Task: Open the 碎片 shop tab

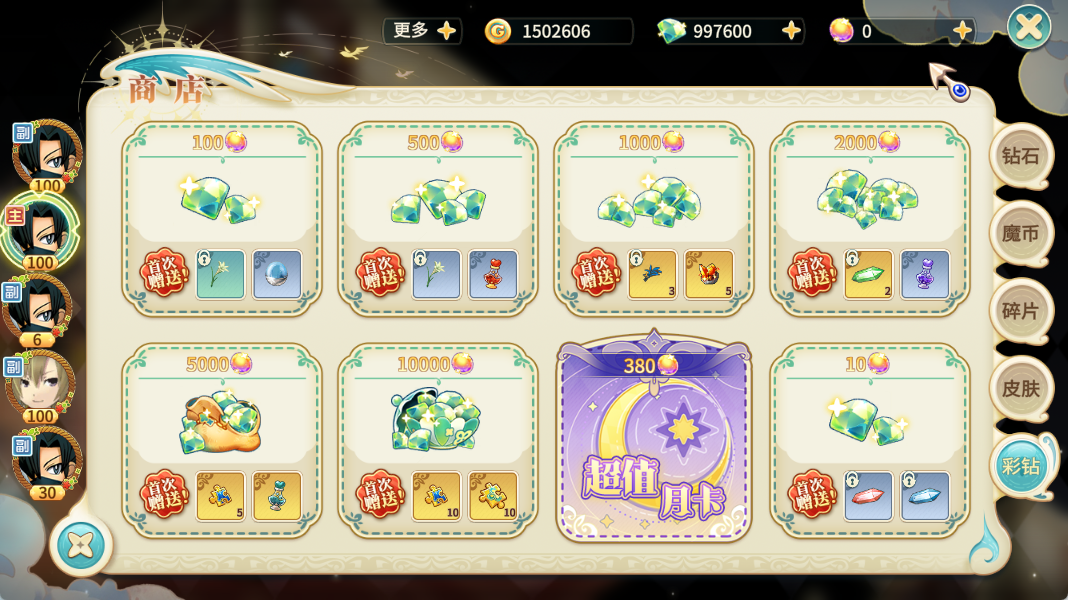Action: [x=1020, y=311]
